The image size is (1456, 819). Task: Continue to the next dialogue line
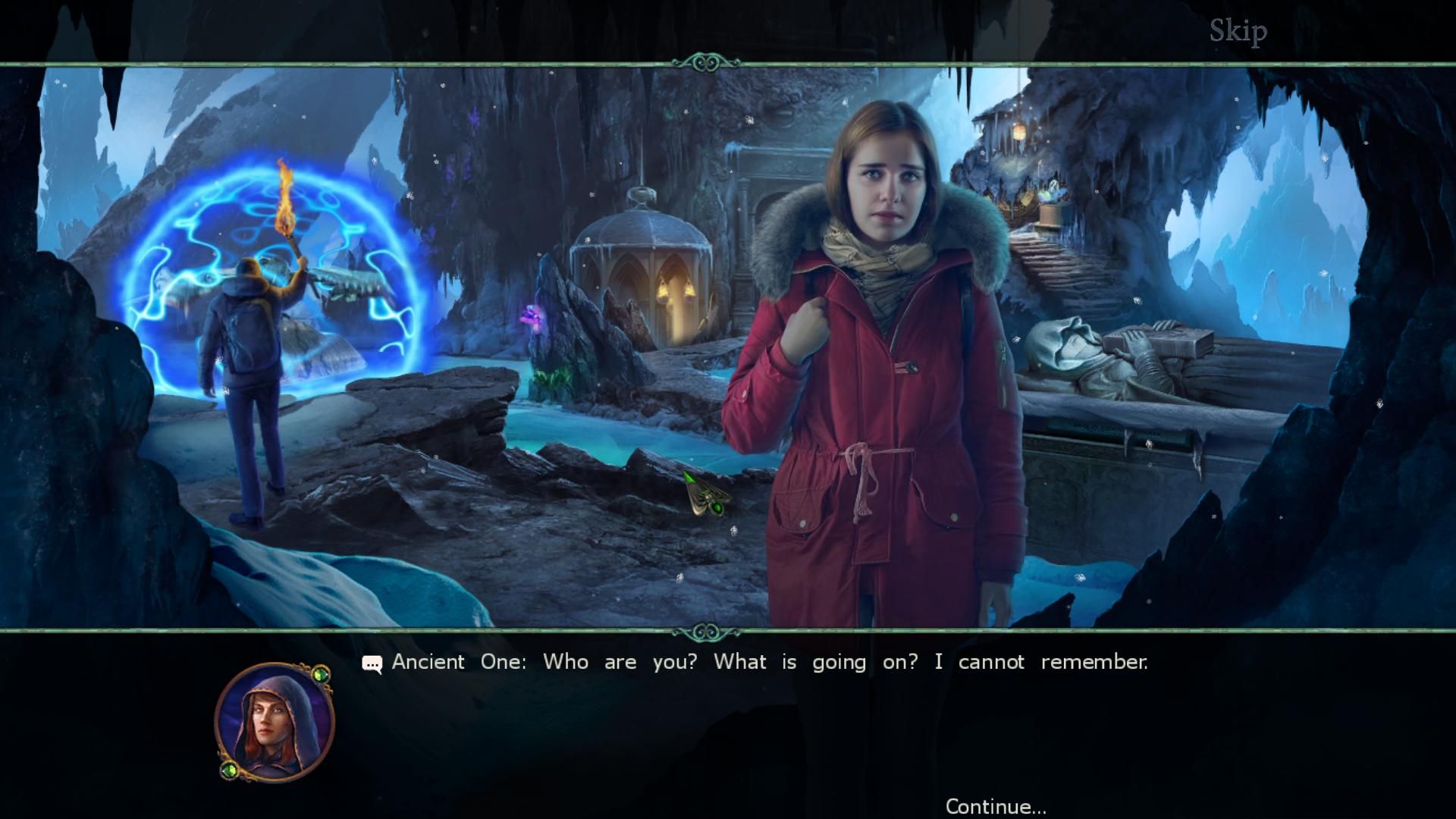995,805
